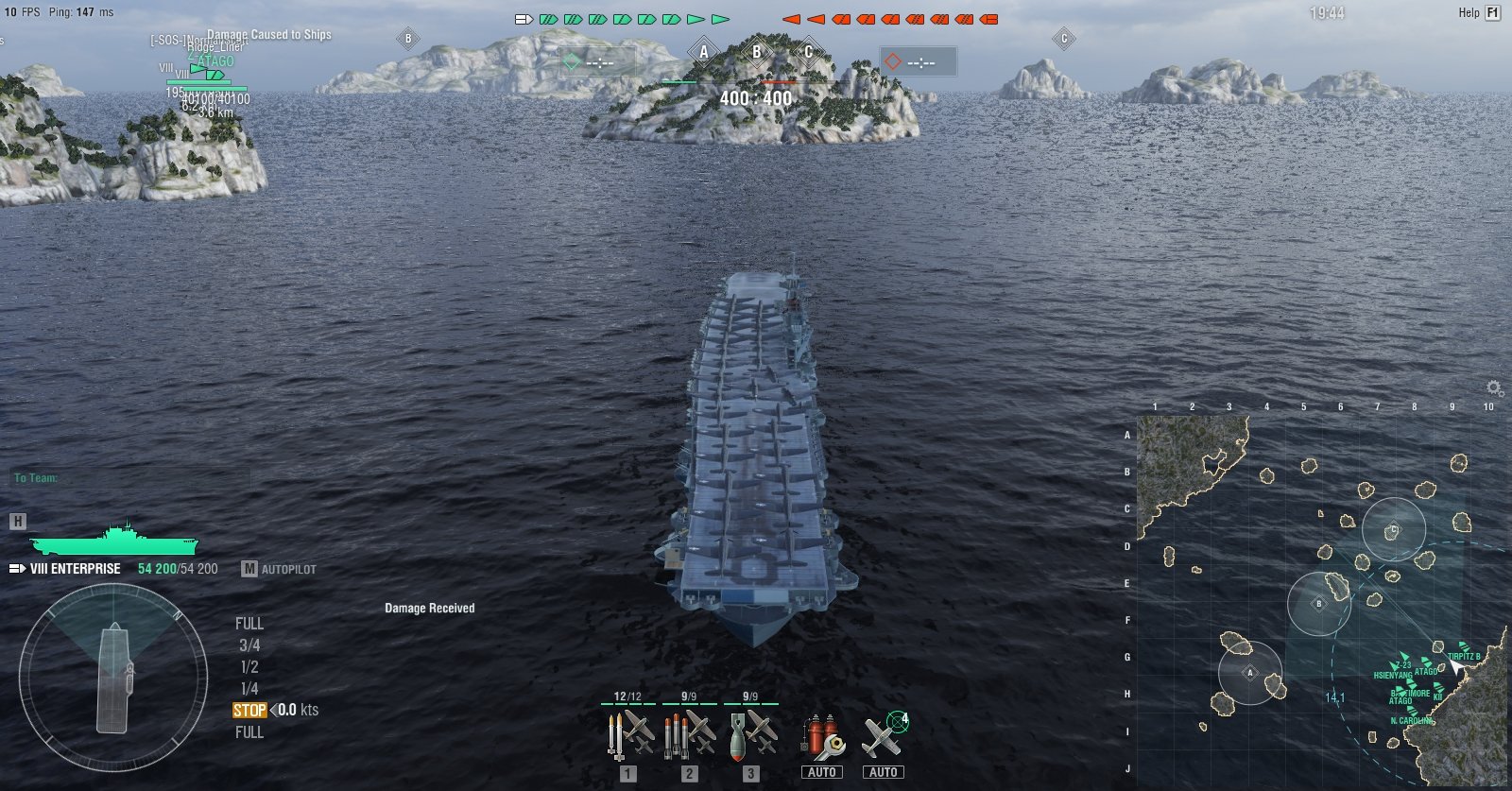This screenshot has width=1512, height=791.
Task: Set engine telegraph to 1/4 speed
Action: tap(249, 689)
